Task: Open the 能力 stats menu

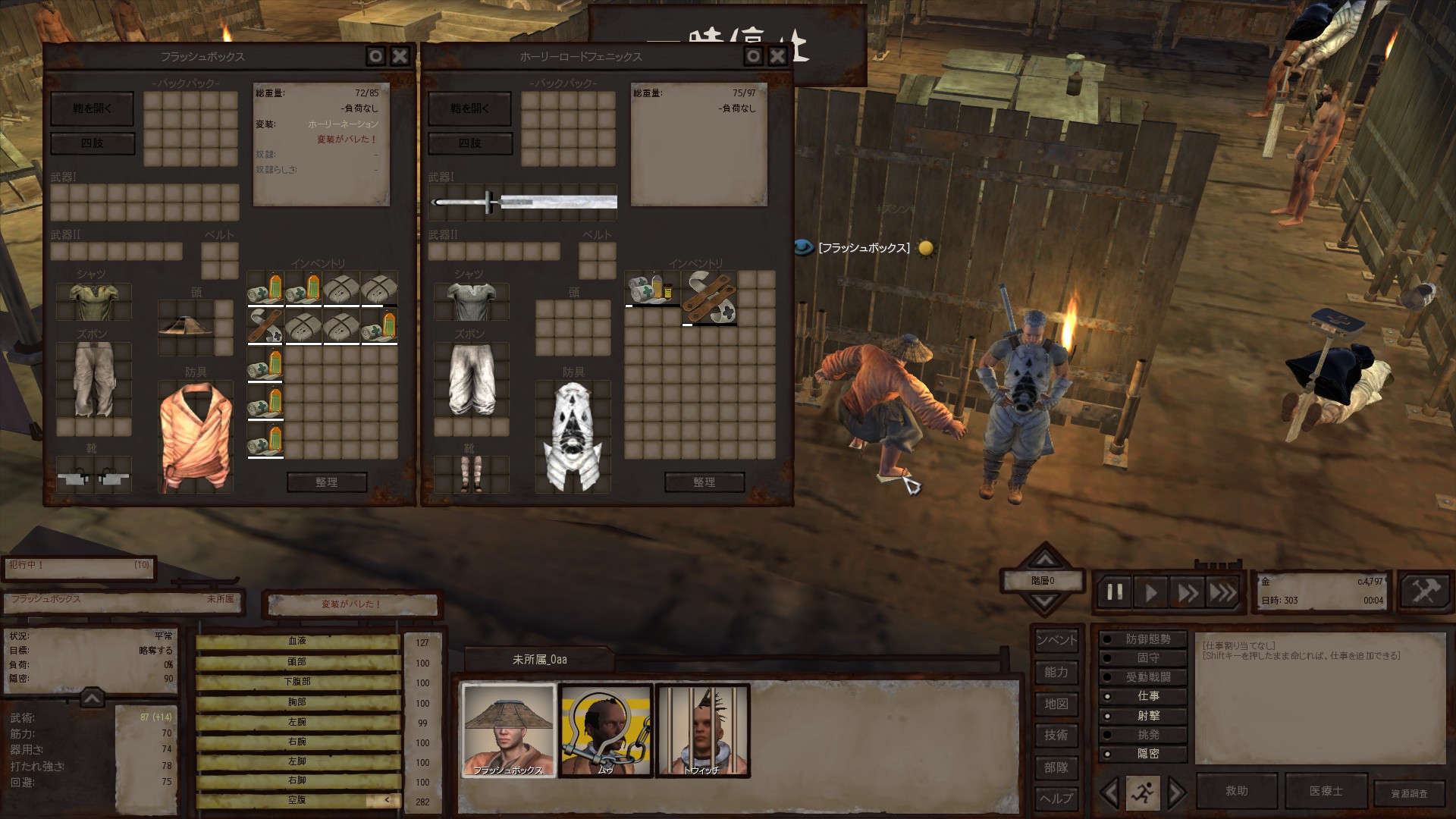Action: pos(1056,672)
